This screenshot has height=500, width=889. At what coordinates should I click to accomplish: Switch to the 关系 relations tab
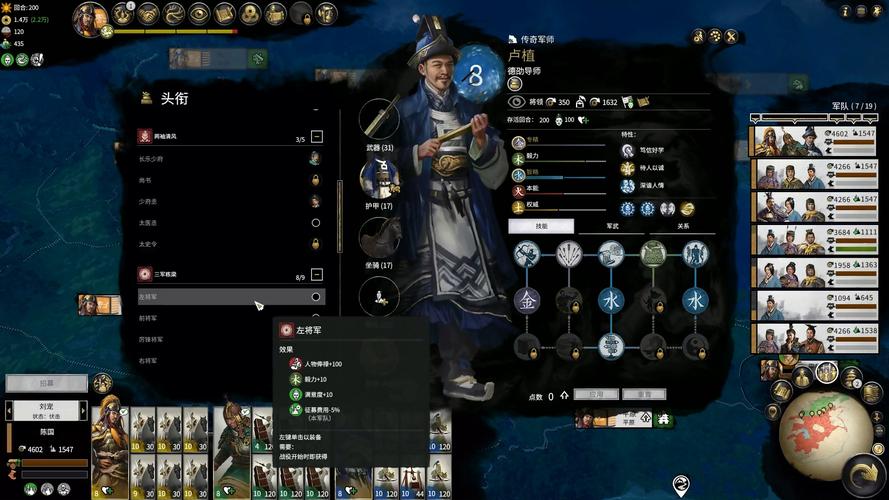pyautogui.click(x=683, y=226)
